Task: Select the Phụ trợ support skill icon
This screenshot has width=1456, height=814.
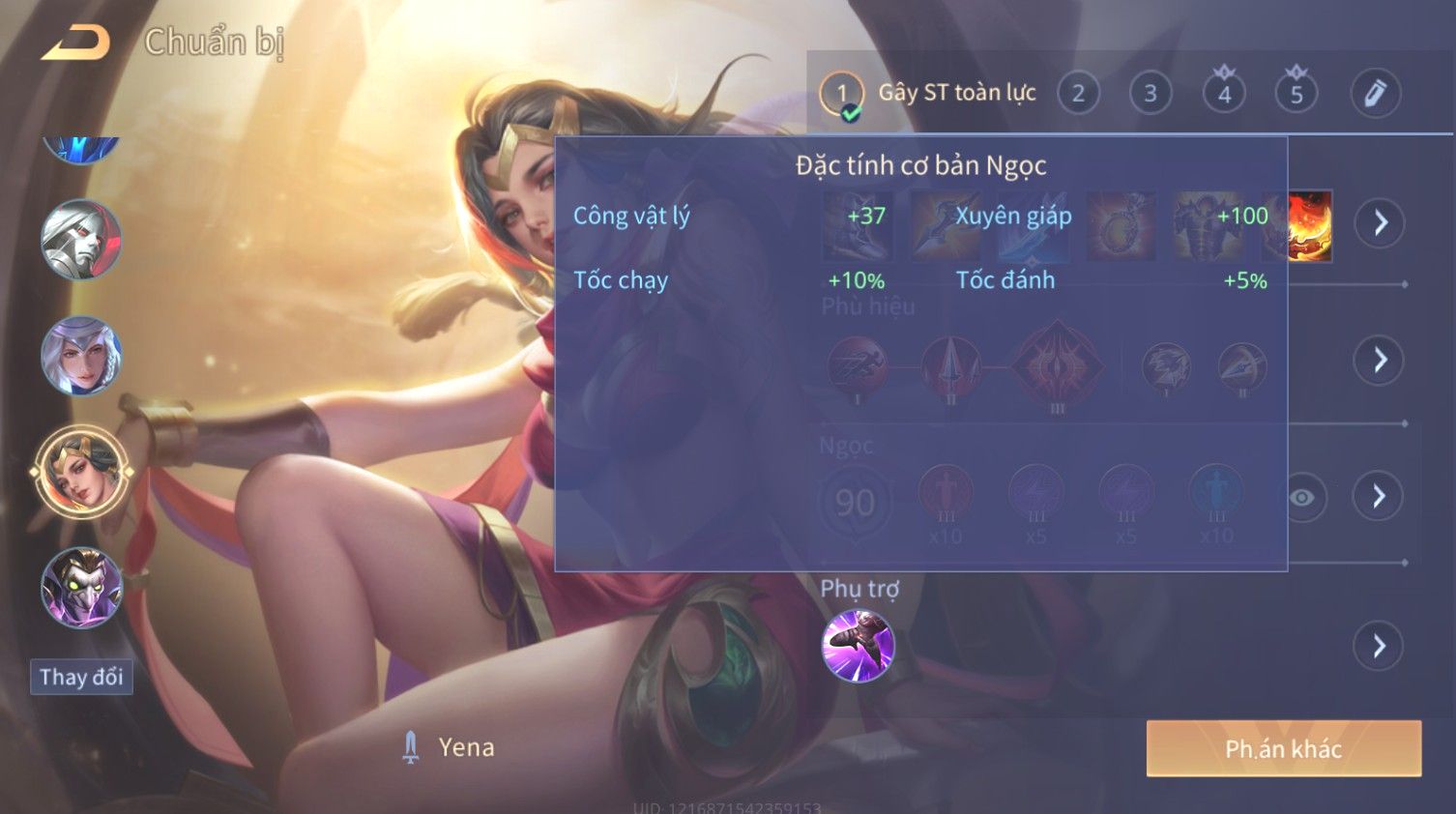Action: click(x=858, y=646)
